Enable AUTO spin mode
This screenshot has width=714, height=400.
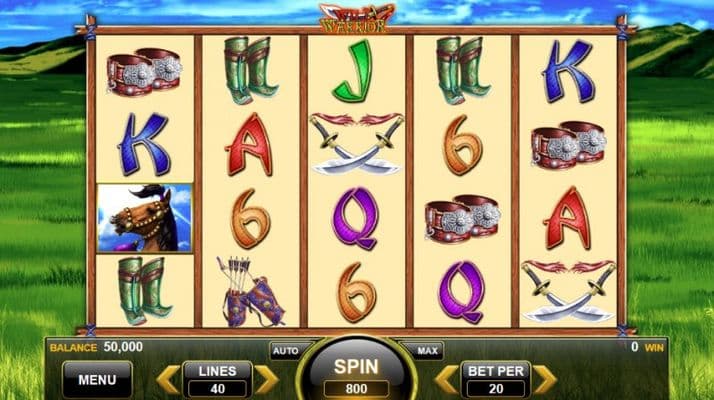284,351
